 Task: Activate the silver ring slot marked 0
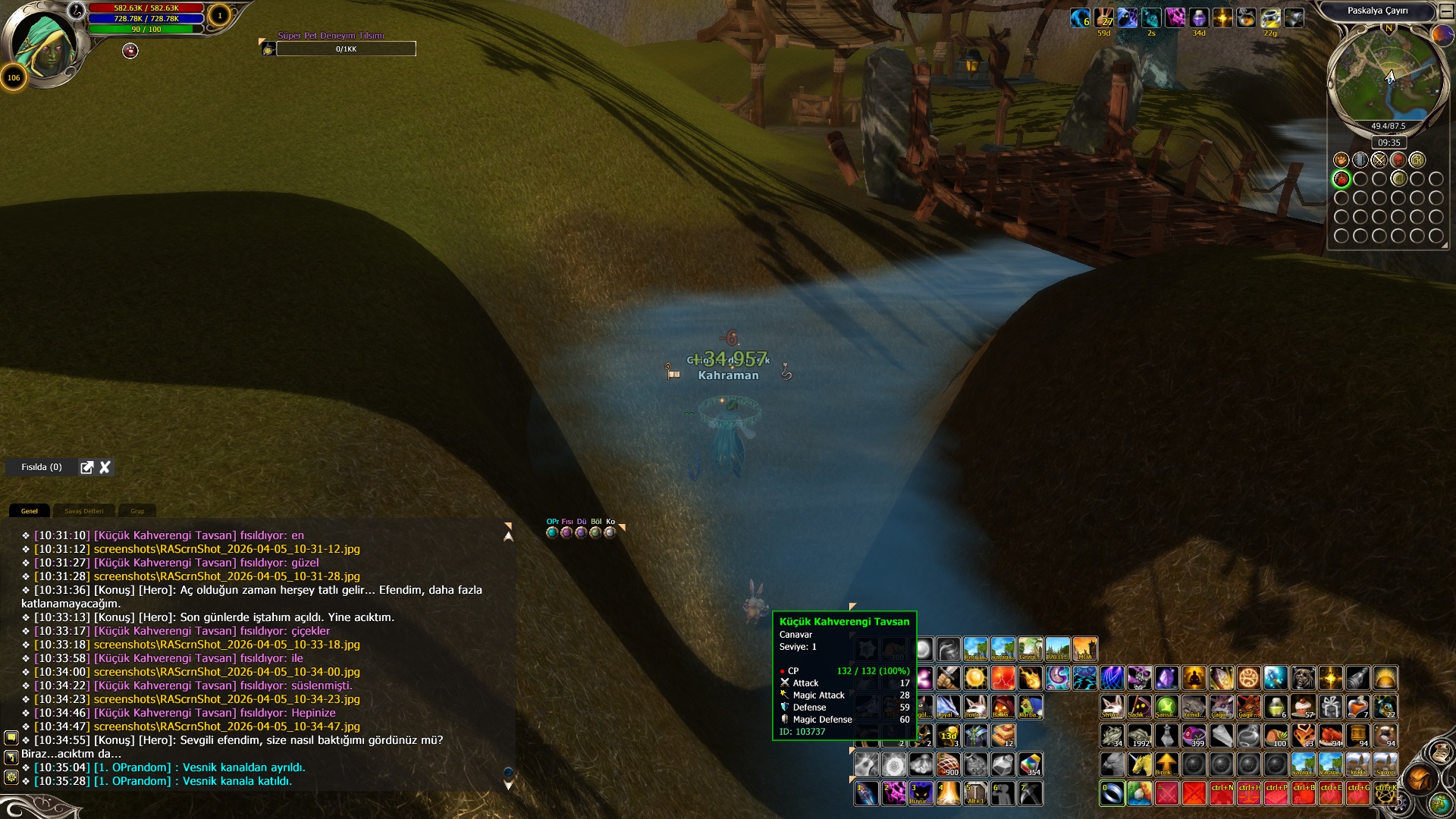point(1112,793)
